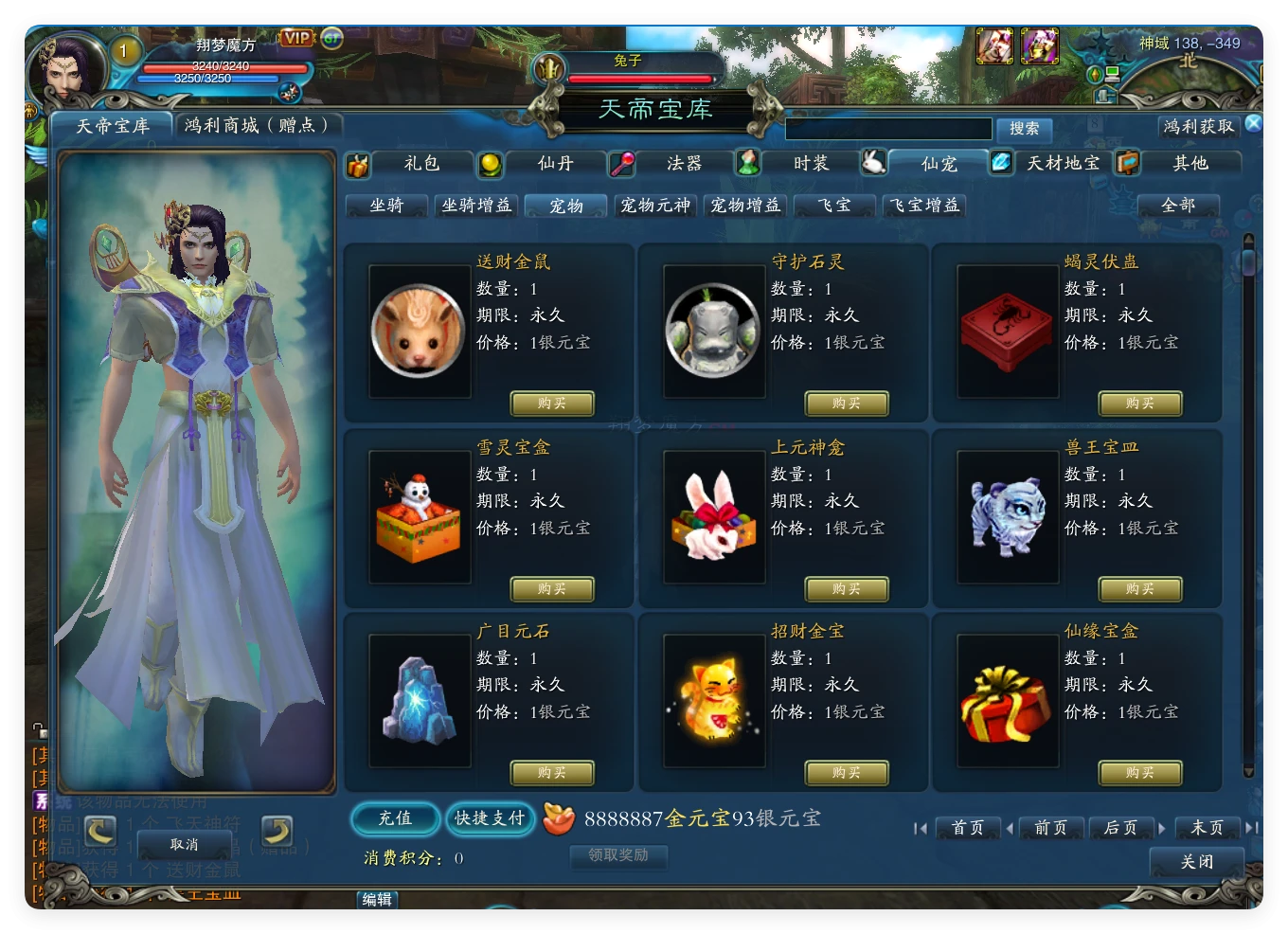The image size is (1288, 934).
Task: Click the 搜索 search button
Action: click(x=1025, y=129)
